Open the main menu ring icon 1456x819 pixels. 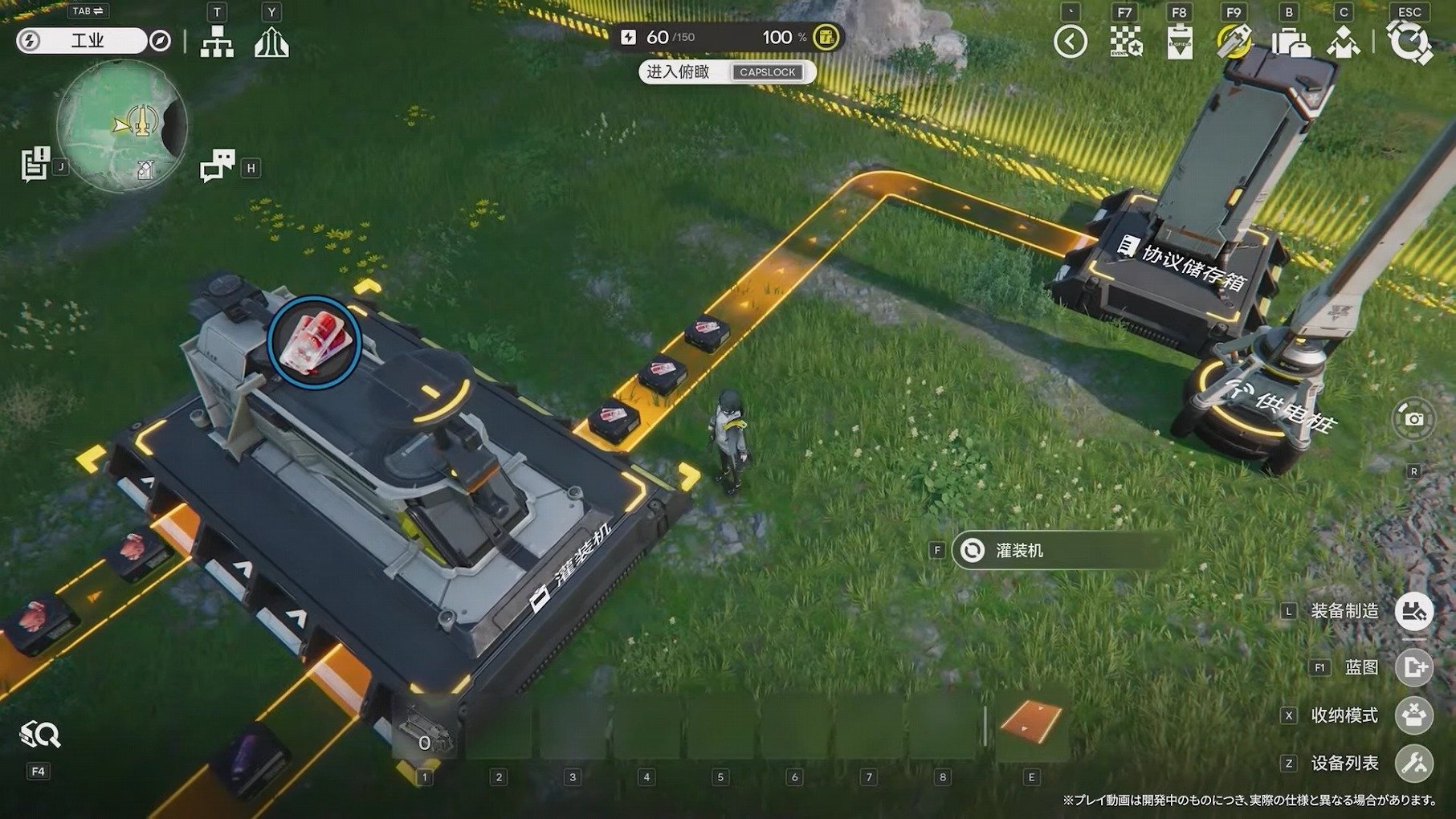[x=1409, y=42]
